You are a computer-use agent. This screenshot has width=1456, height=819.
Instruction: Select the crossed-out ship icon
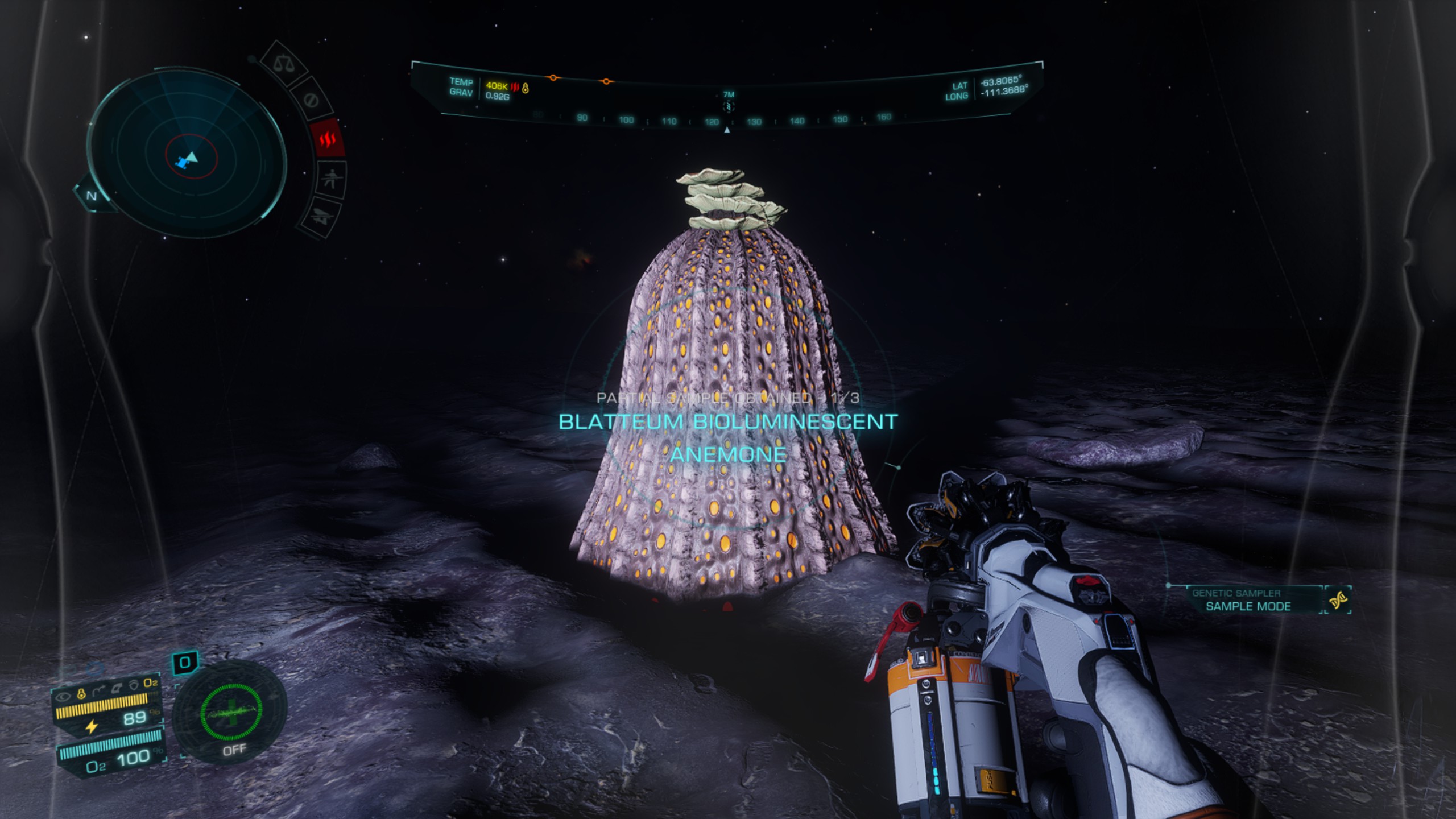point(319,216)
